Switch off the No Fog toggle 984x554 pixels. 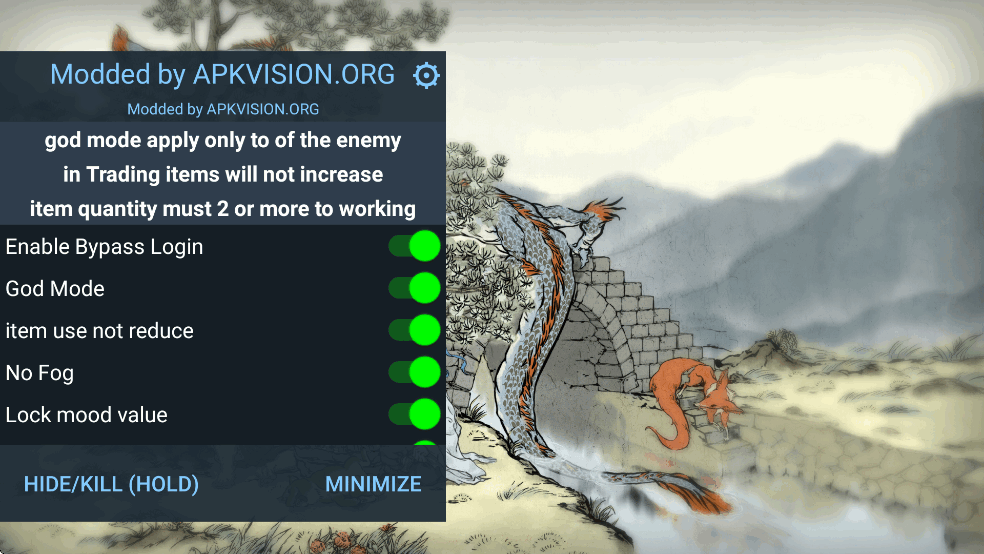tap(415, 372)
